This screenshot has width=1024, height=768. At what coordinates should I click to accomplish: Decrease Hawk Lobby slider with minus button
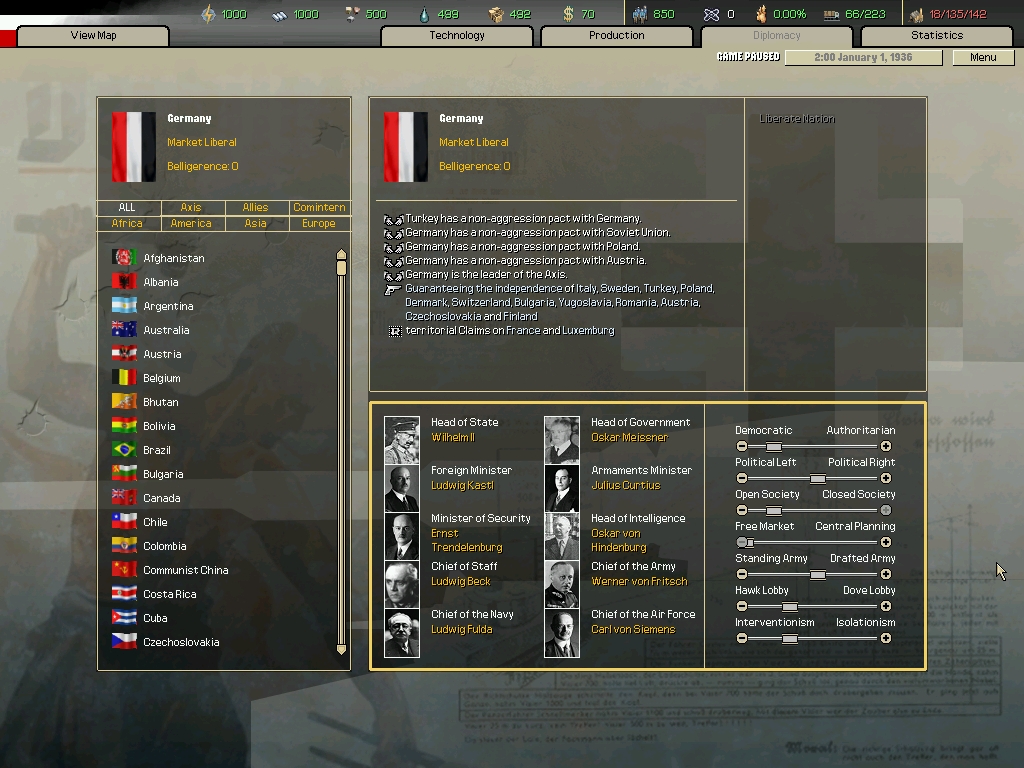pyautogui.click(x=742, y=606)
